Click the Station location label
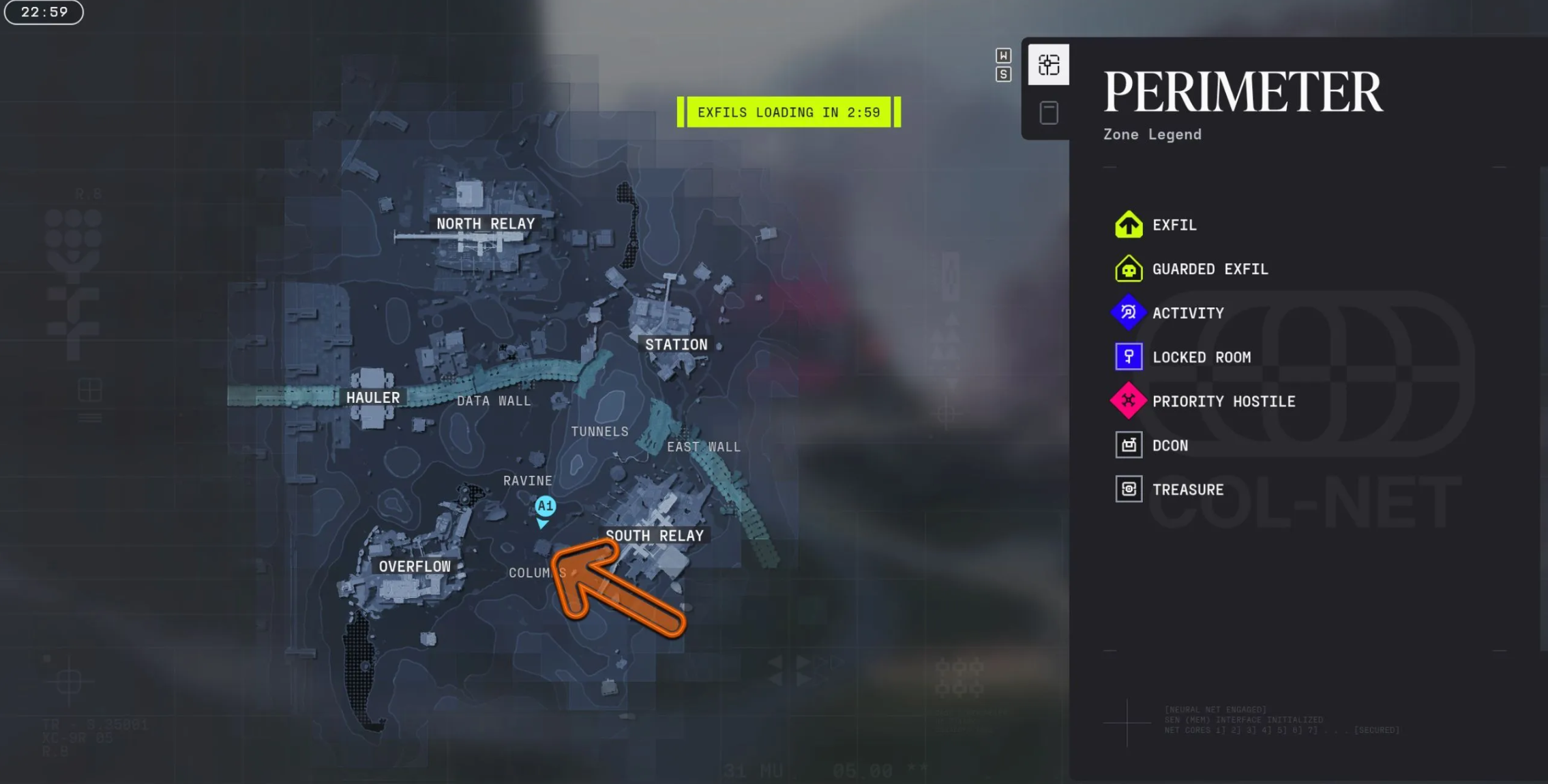 (x=676, y=345)
